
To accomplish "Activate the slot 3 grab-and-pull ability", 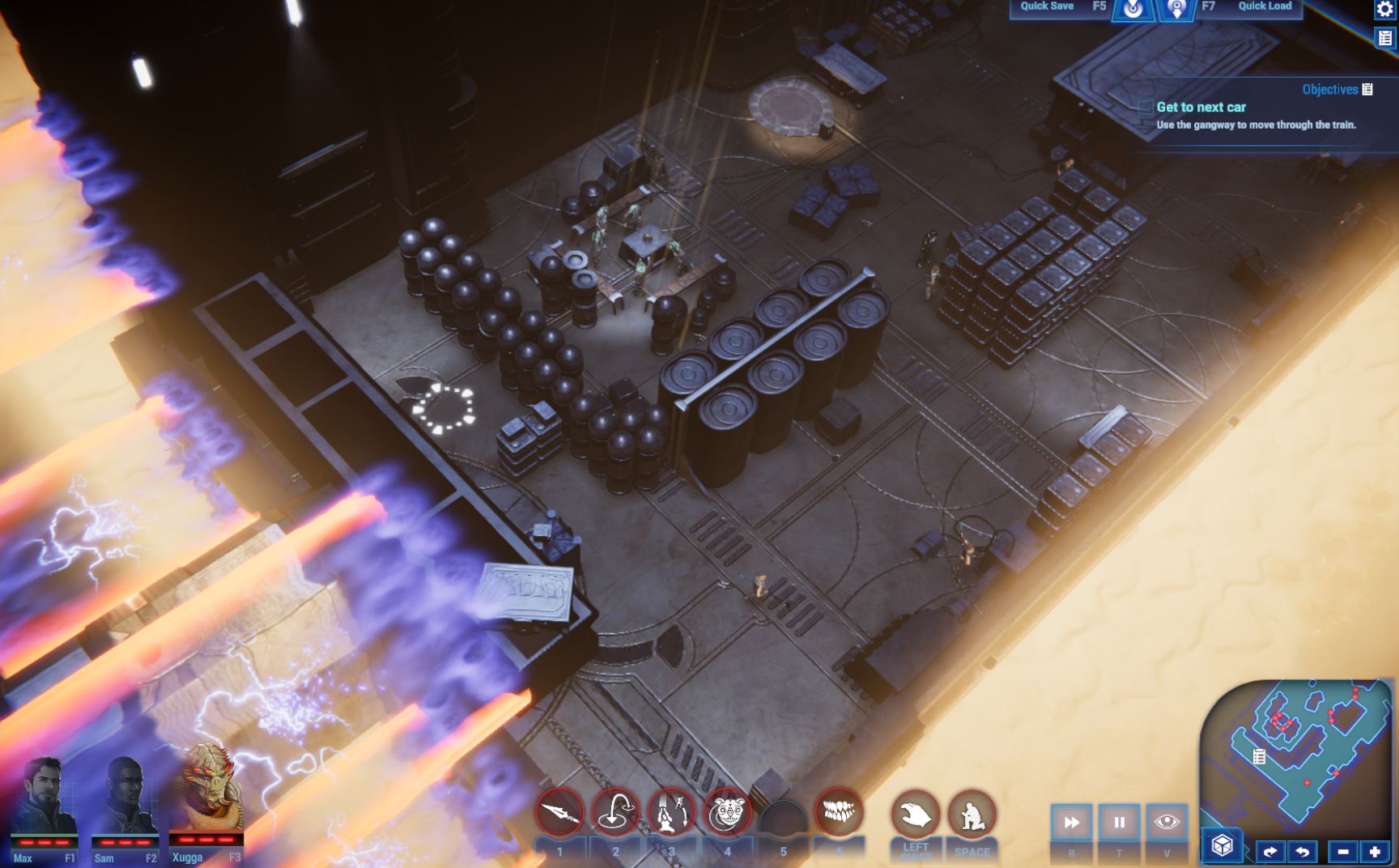I will click(x=671, y=813).
